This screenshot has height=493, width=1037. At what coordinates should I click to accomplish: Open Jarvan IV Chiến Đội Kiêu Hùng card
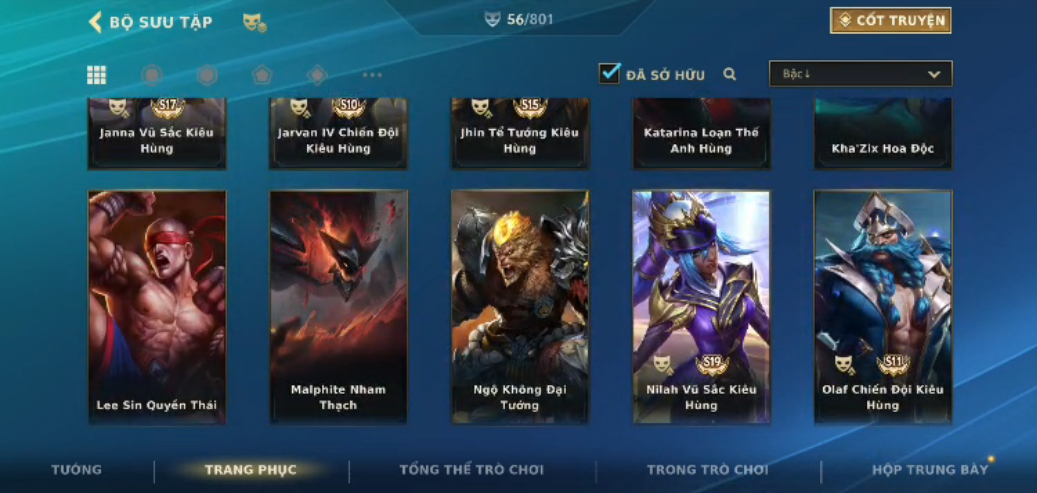tap(338, 135)
